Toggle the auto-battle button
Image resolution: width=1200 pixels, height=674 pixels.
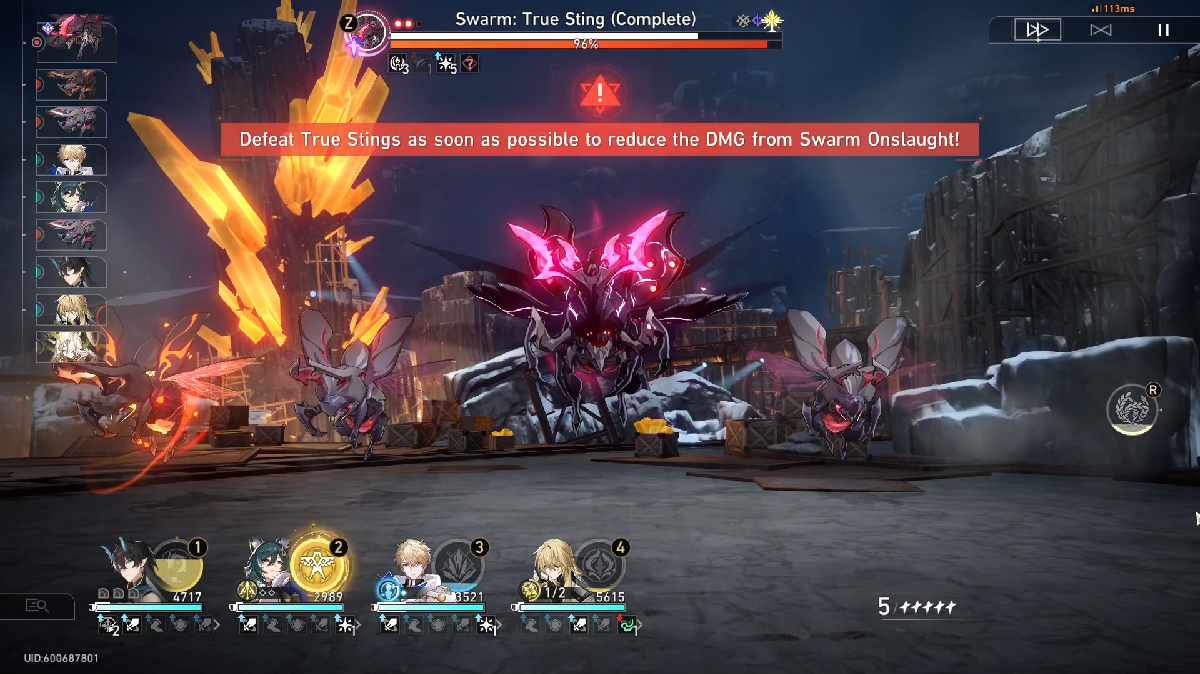tap(1100, 30)
